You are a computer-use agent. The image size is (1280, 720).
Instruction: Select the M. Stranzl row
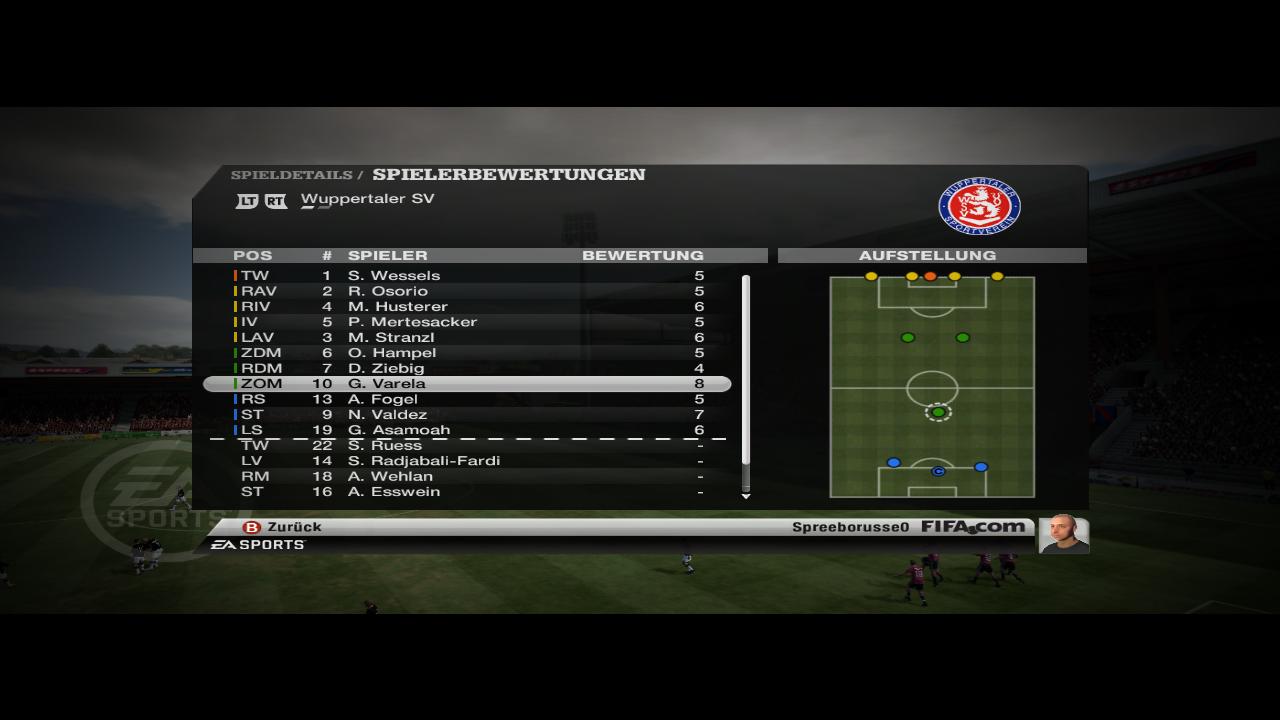467,338
